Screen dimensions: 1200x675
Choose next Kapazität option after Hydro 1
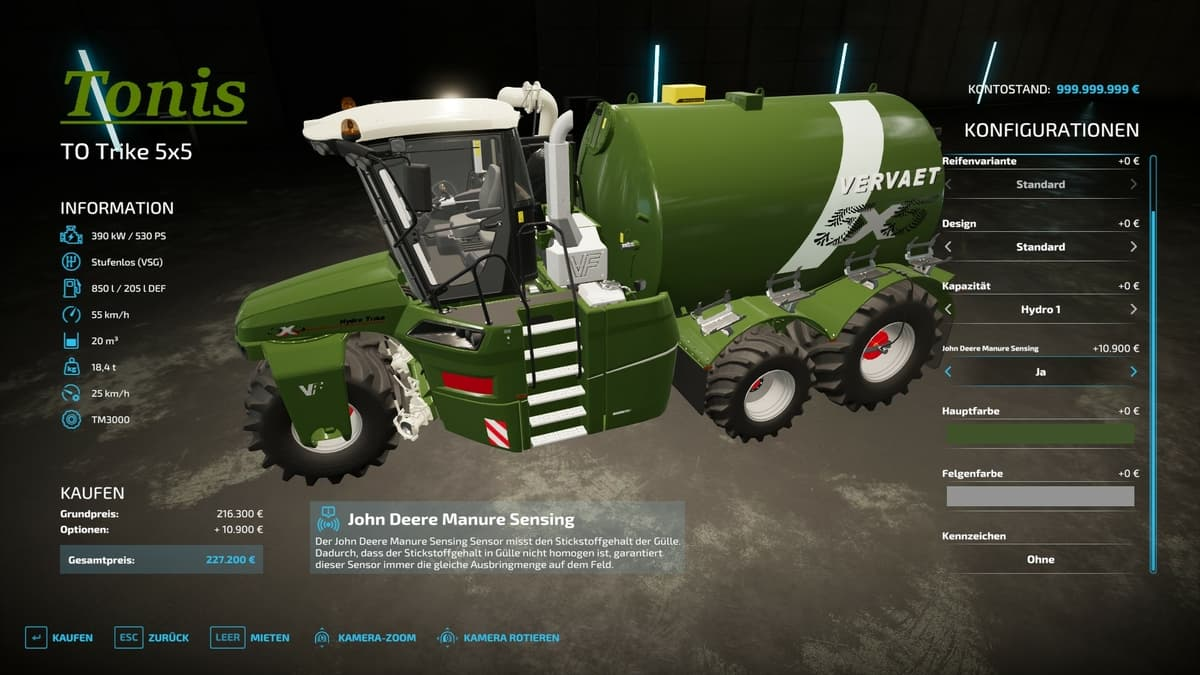[1133, 310]
